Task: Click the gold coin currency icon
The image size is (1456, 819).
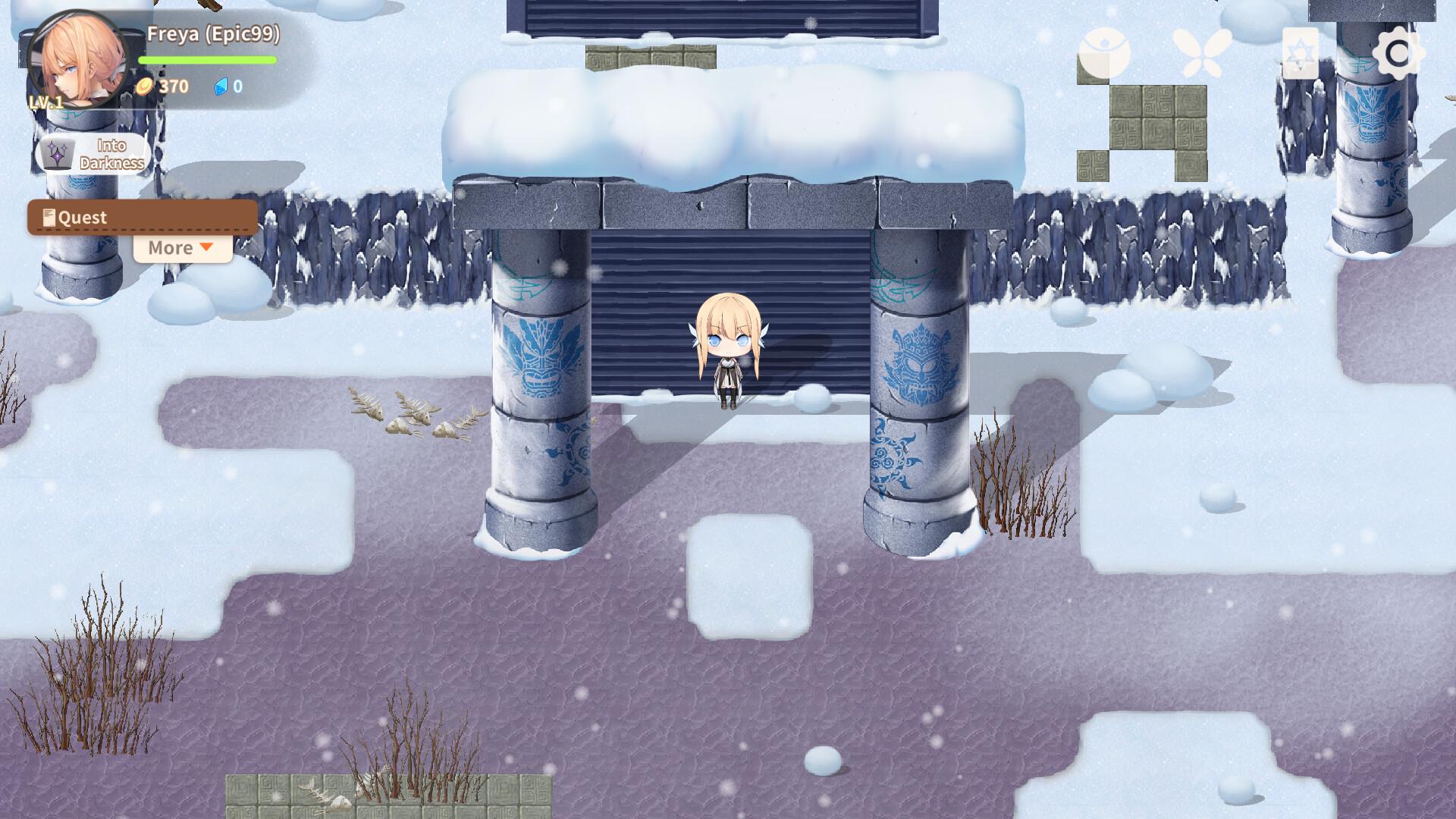Action: click(x=145, y=86)
